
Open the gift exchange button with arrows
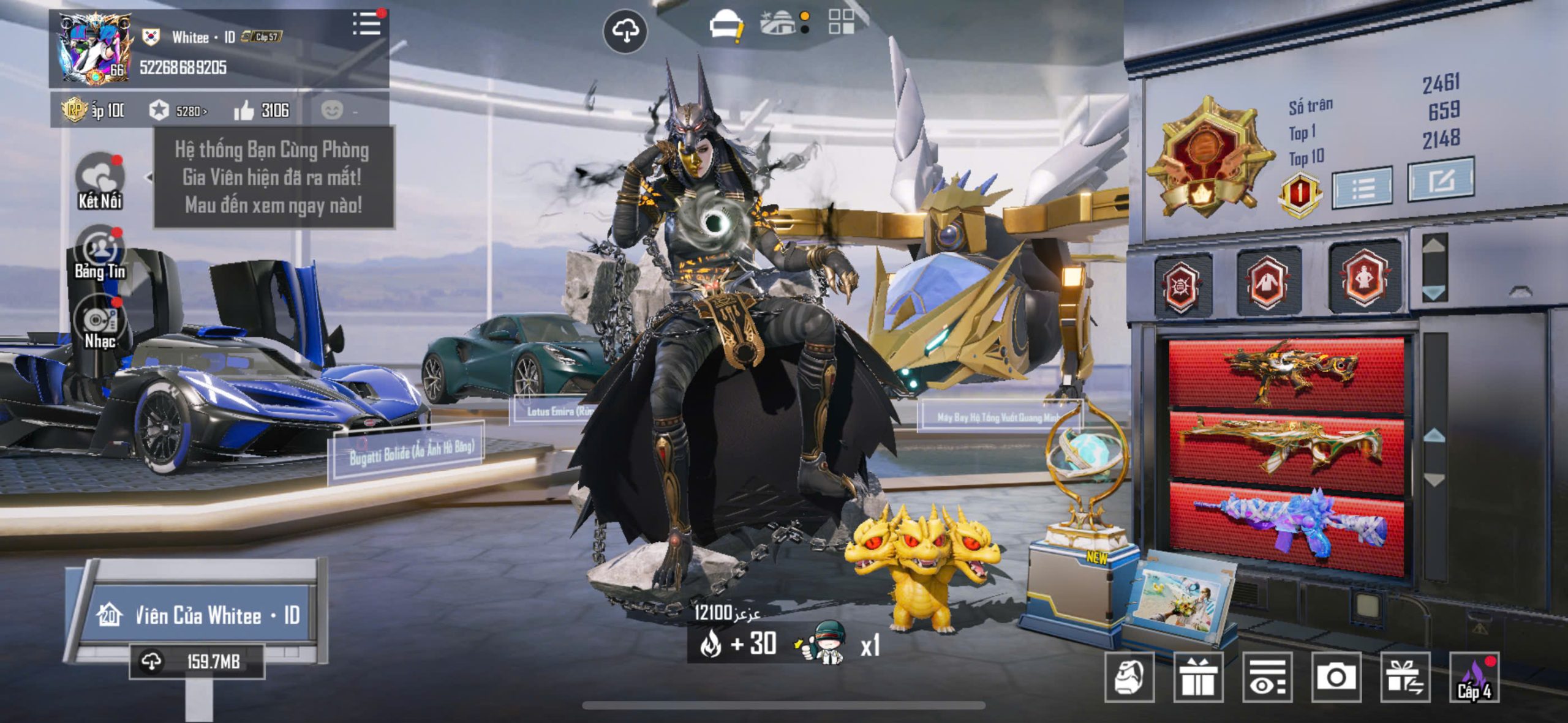point(1405,676)
